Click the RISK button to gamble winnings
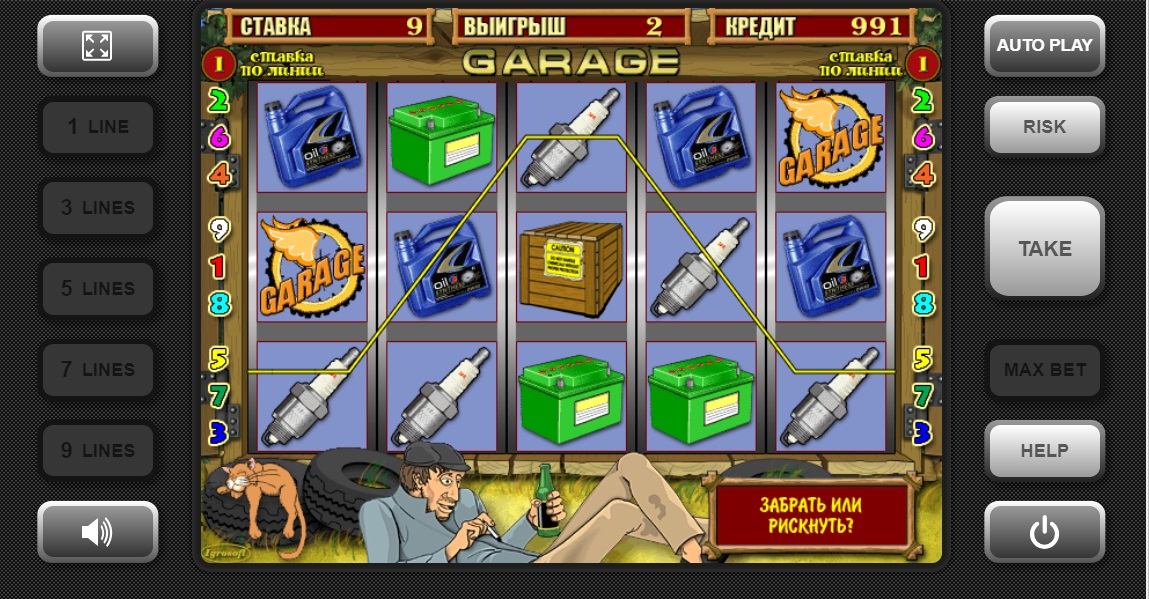The width and height of the screenshot is (1149, 599). tap(1044, 127)
